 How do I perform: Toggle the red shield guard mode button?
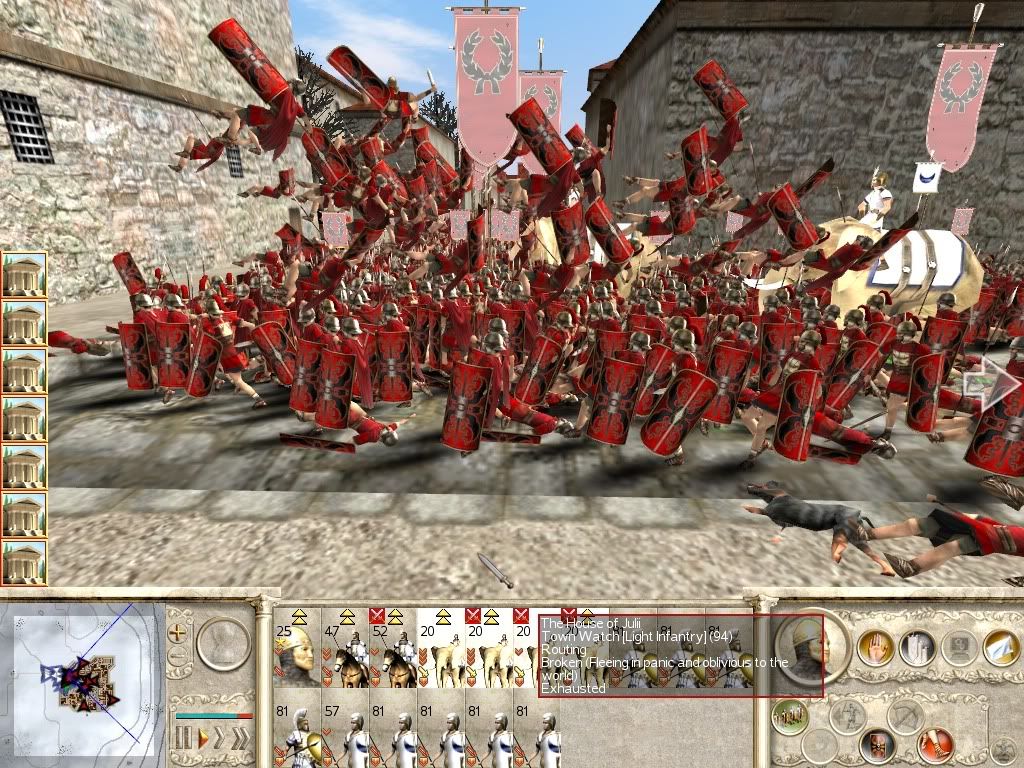pyautogui.click(x=876, y=745)
